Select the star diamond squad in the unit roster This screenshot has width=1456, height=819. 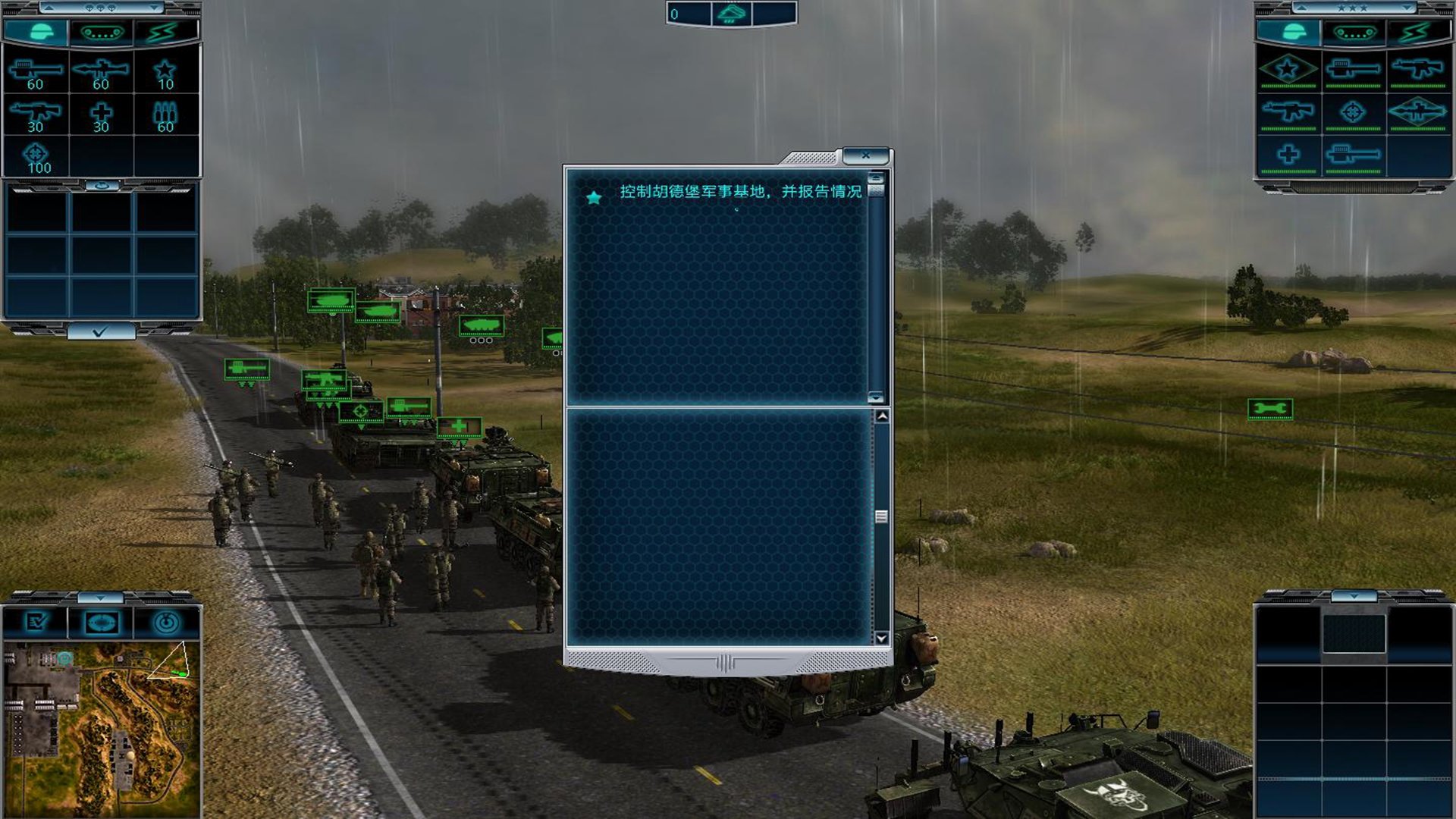click(x=1288, y=70)
